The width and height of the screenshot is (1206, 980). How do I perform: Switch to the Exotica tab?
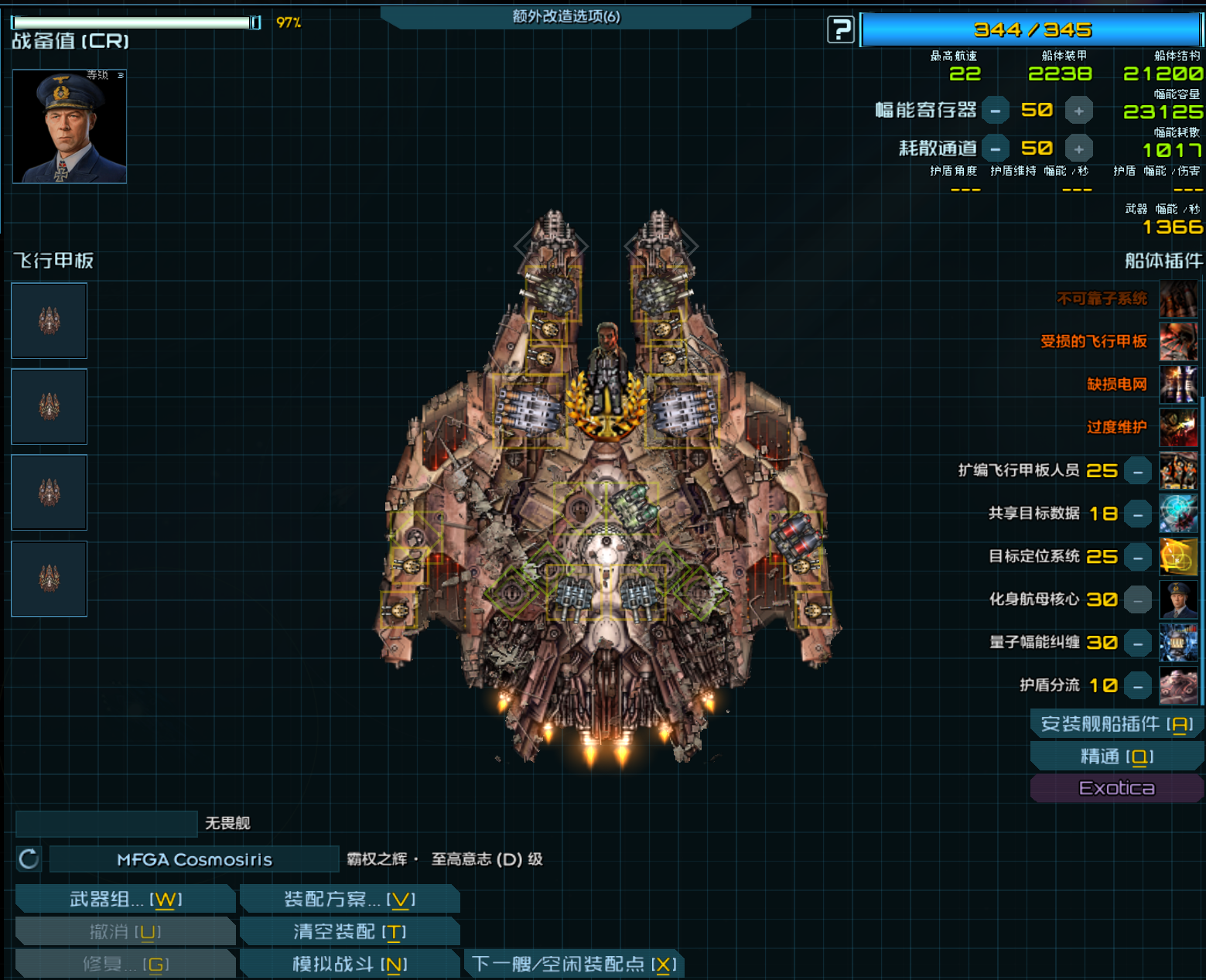(1116, 787)
